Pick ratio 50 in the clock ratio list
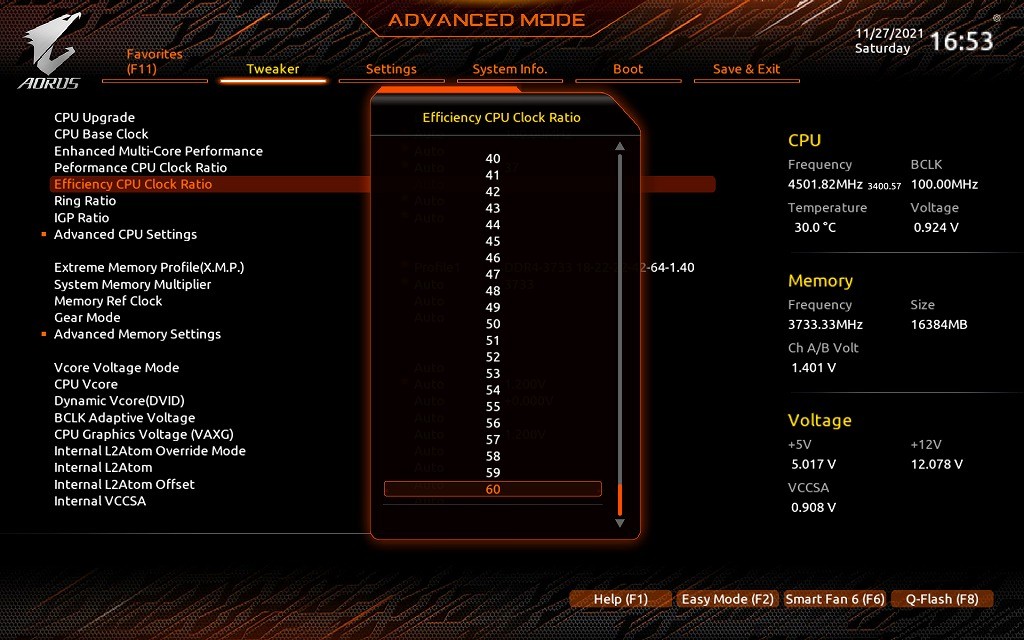The width and height of the screenshot is (1024, 640). coord(493,324)
